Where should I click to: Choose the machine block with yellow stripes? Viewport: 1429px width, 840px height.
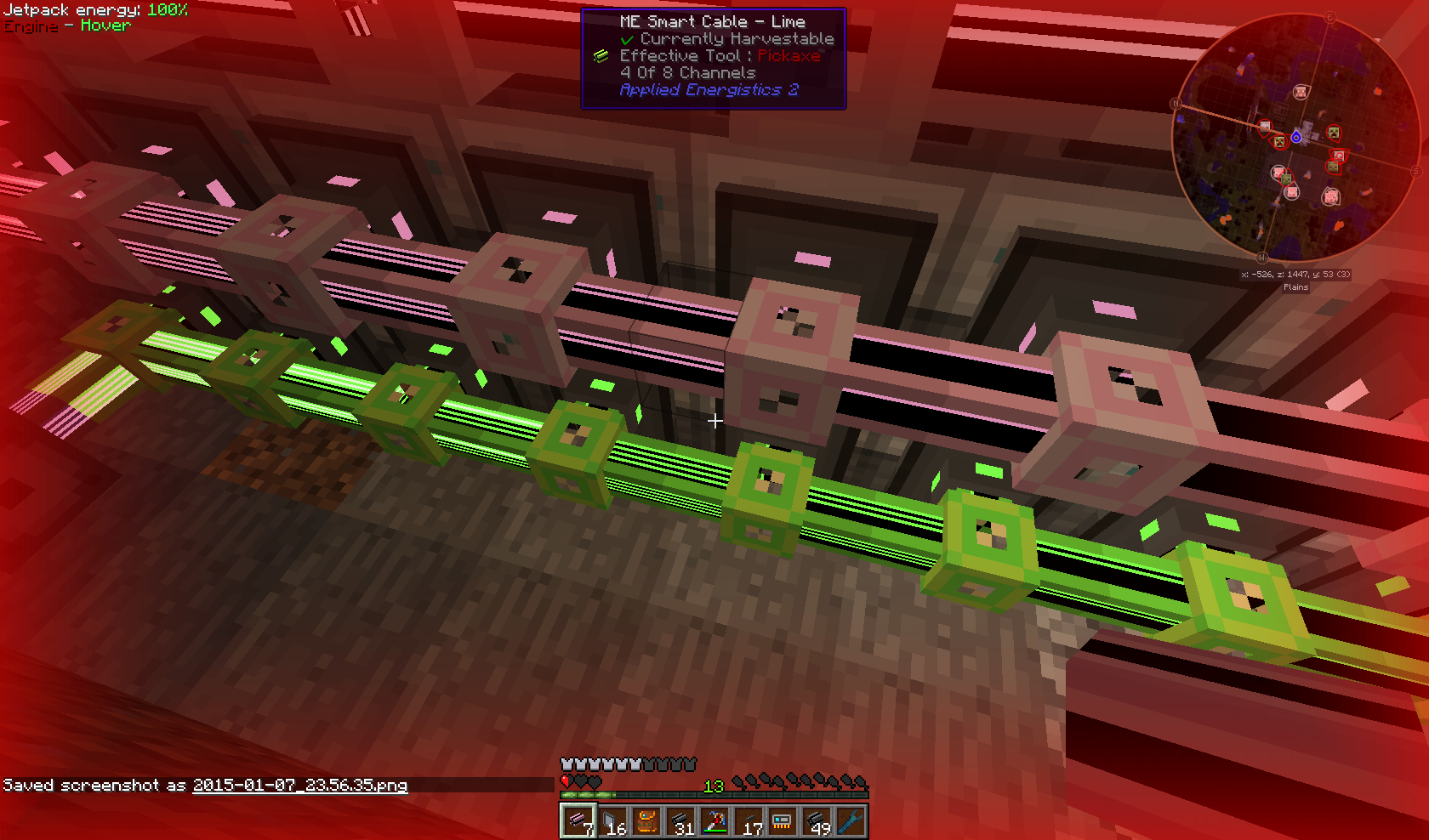tap(783, 821)
